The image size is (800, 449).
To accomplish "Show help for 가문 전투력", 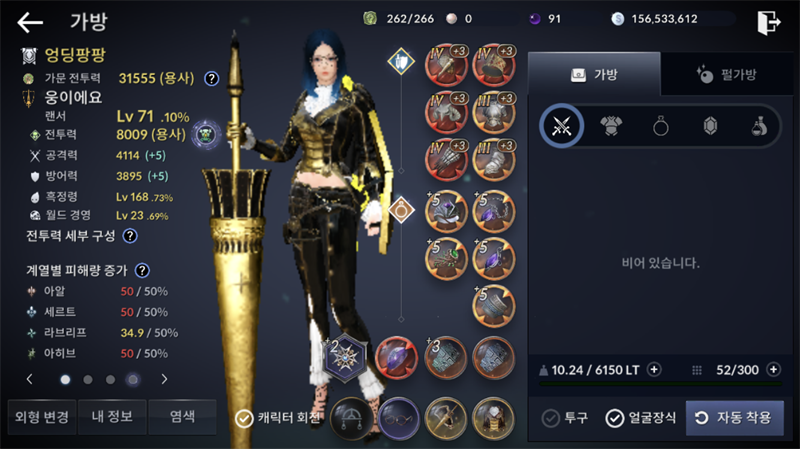I will pyautogui.click(x=212, y=78).
